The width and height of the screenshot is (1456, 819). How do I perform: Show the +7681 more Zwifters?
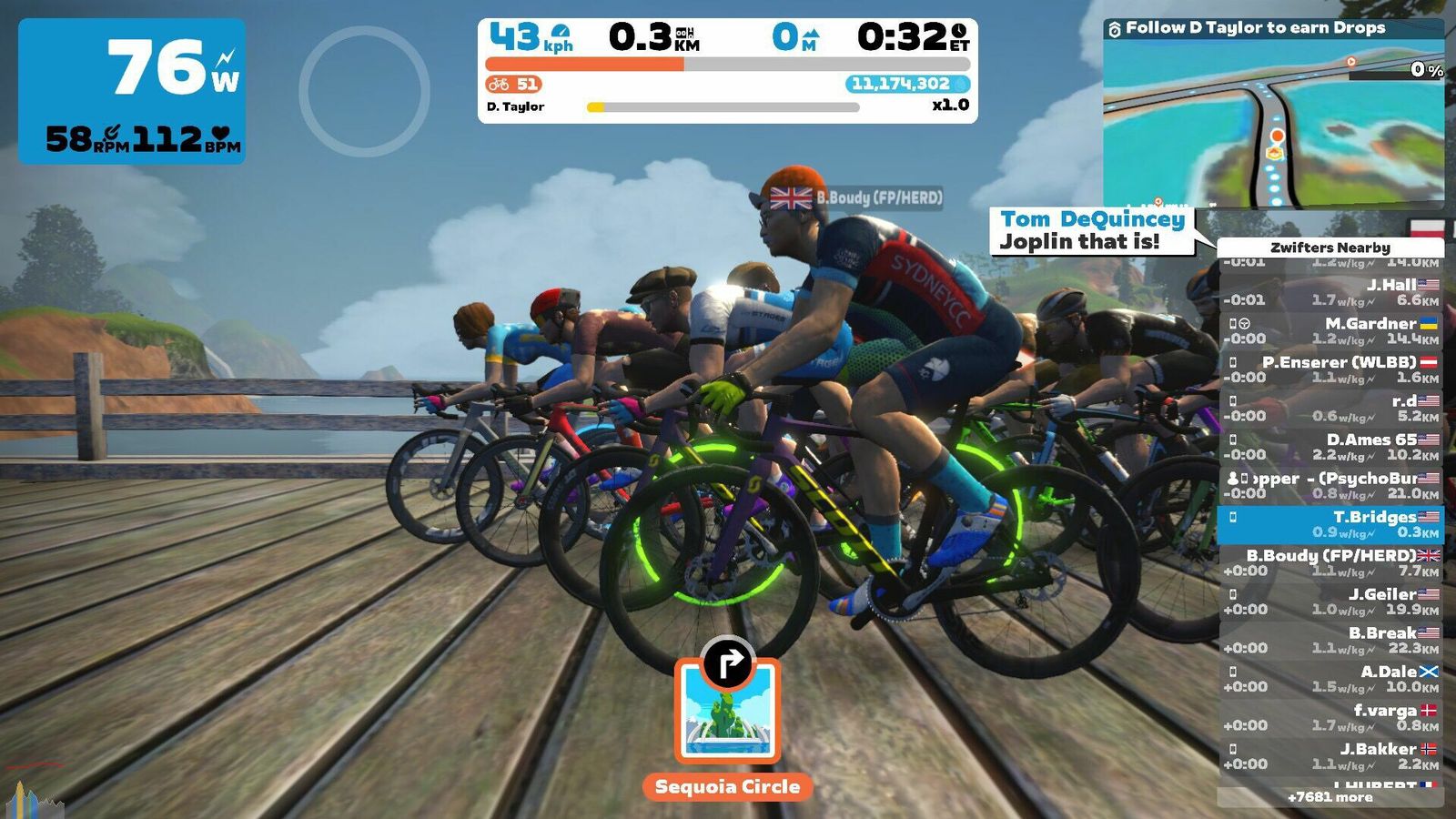click(x=1330, y=797)
